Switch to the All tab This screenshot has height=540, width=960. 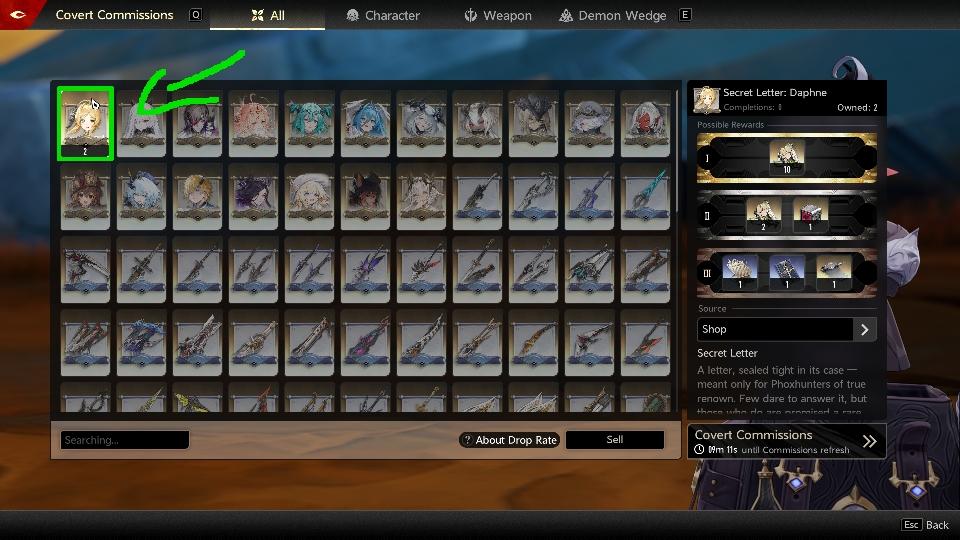267,15
